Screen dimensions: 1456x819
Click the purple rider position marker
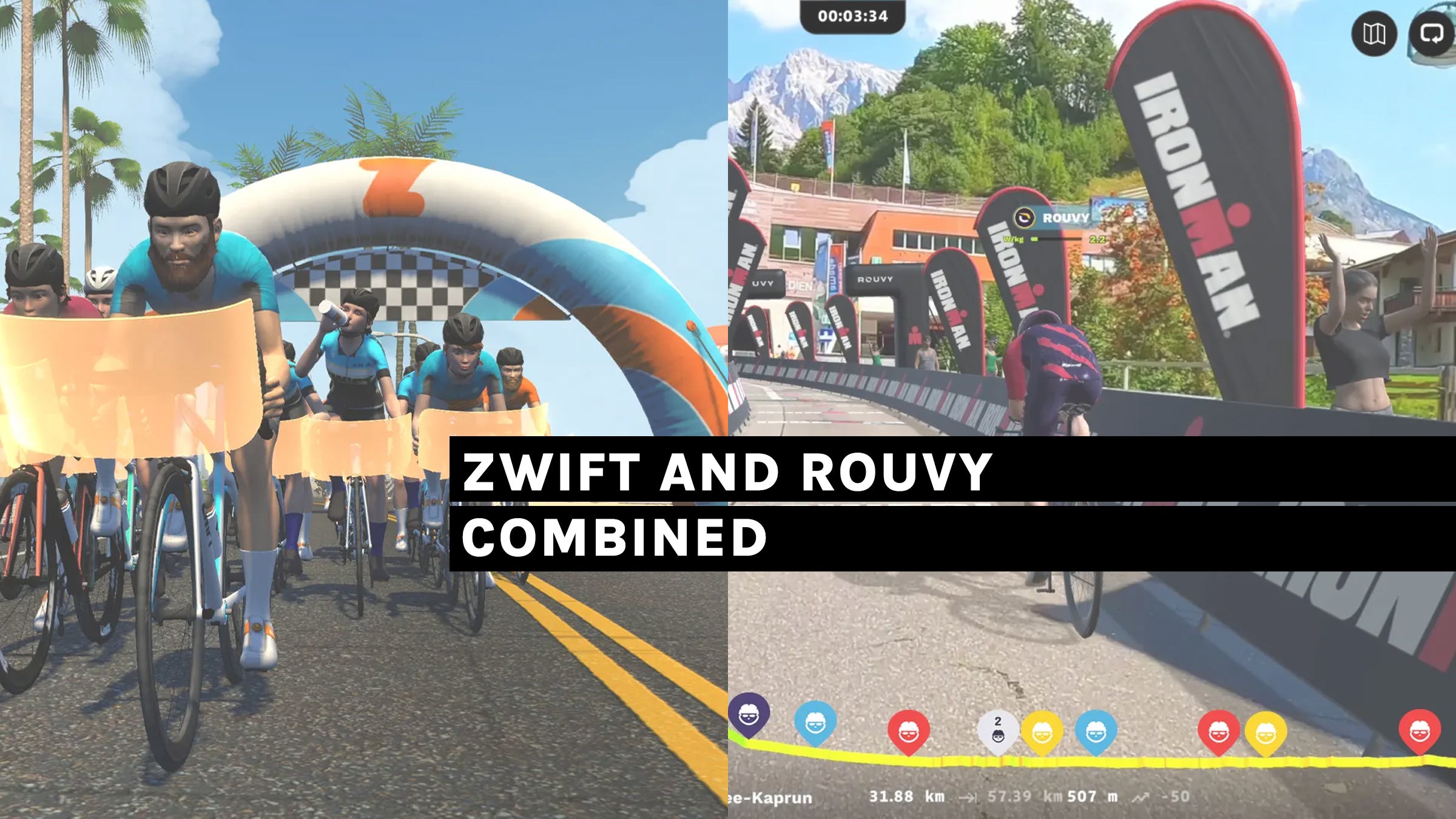[x=747, y=719]
